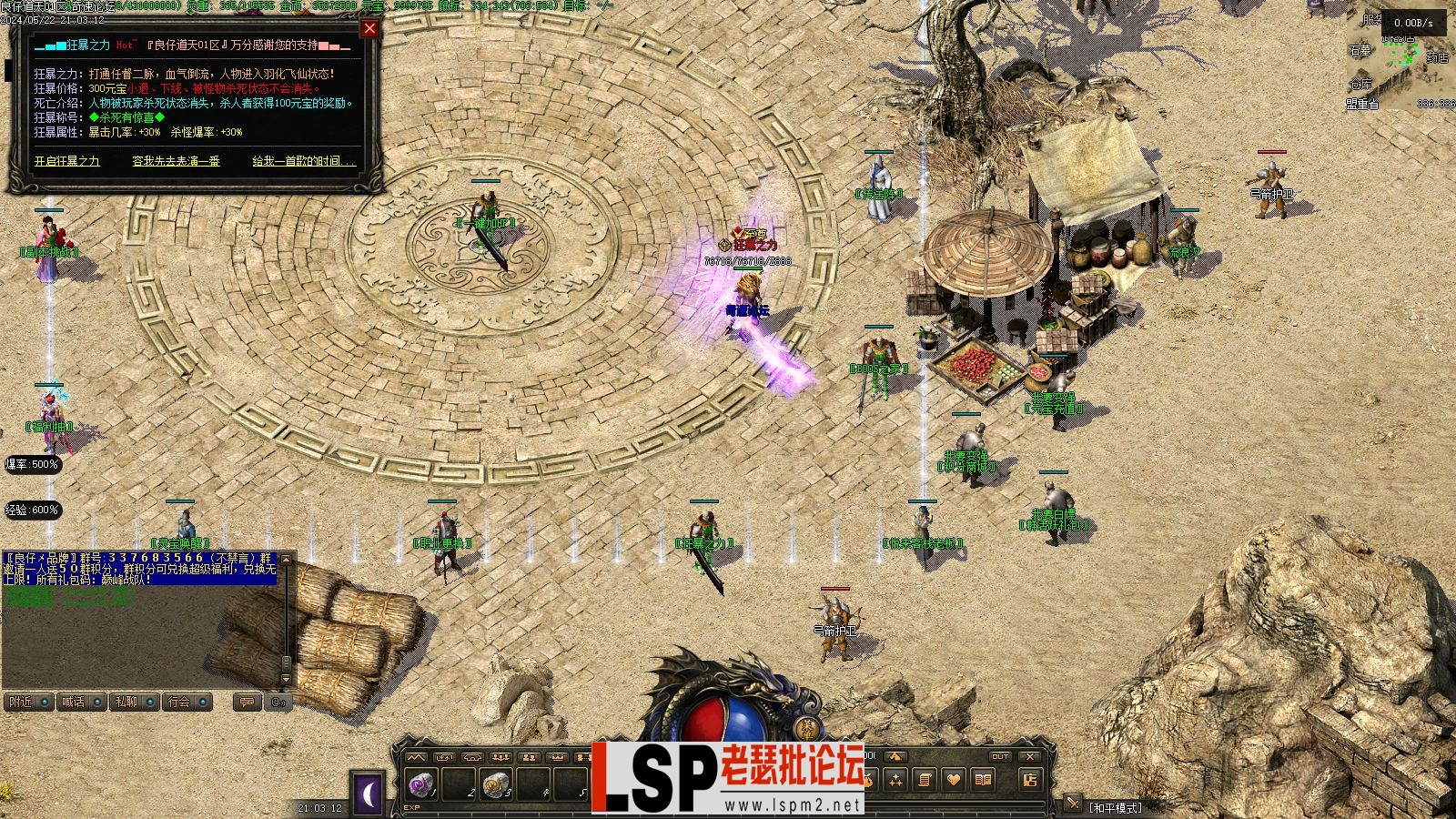Screen dimensions: 1456x819
Task: Open the heart icon panel
Action: coord(954,780)
